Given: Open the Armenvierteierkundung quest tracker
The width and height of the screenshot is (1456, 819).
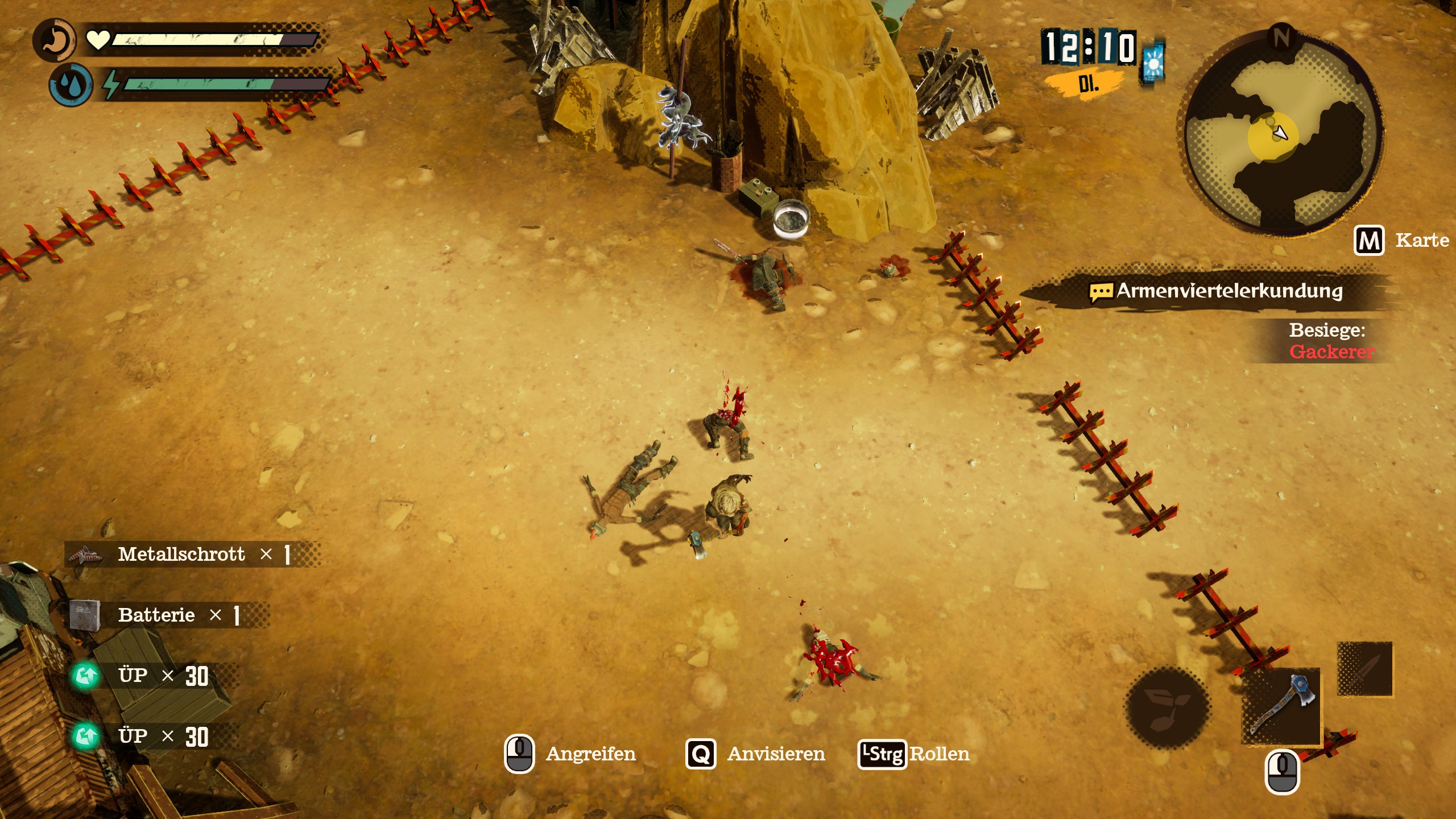Looking at the screenshot, I should (1217, 291).
